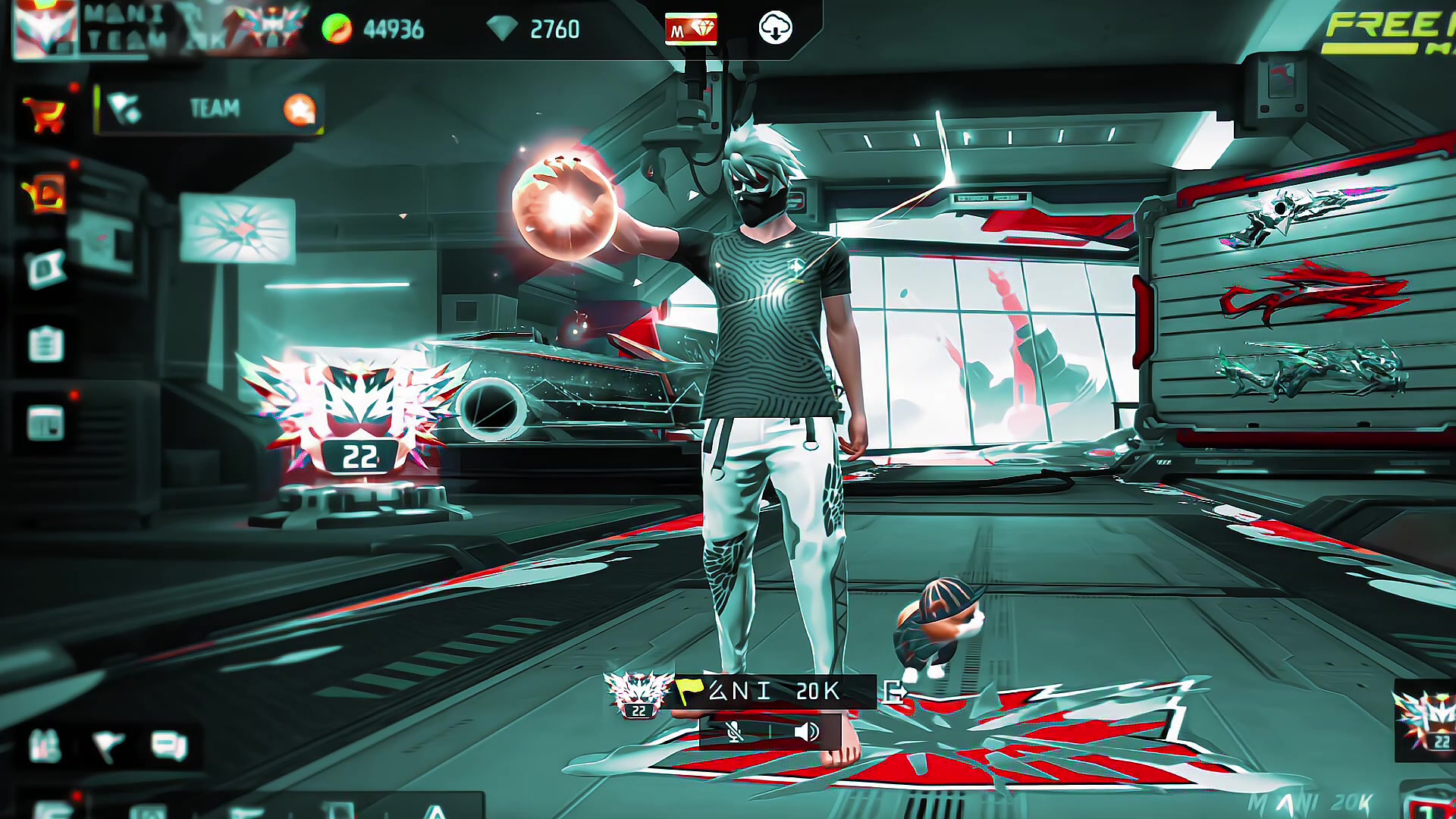Toggle the muted microphone icon

(734, 732)
